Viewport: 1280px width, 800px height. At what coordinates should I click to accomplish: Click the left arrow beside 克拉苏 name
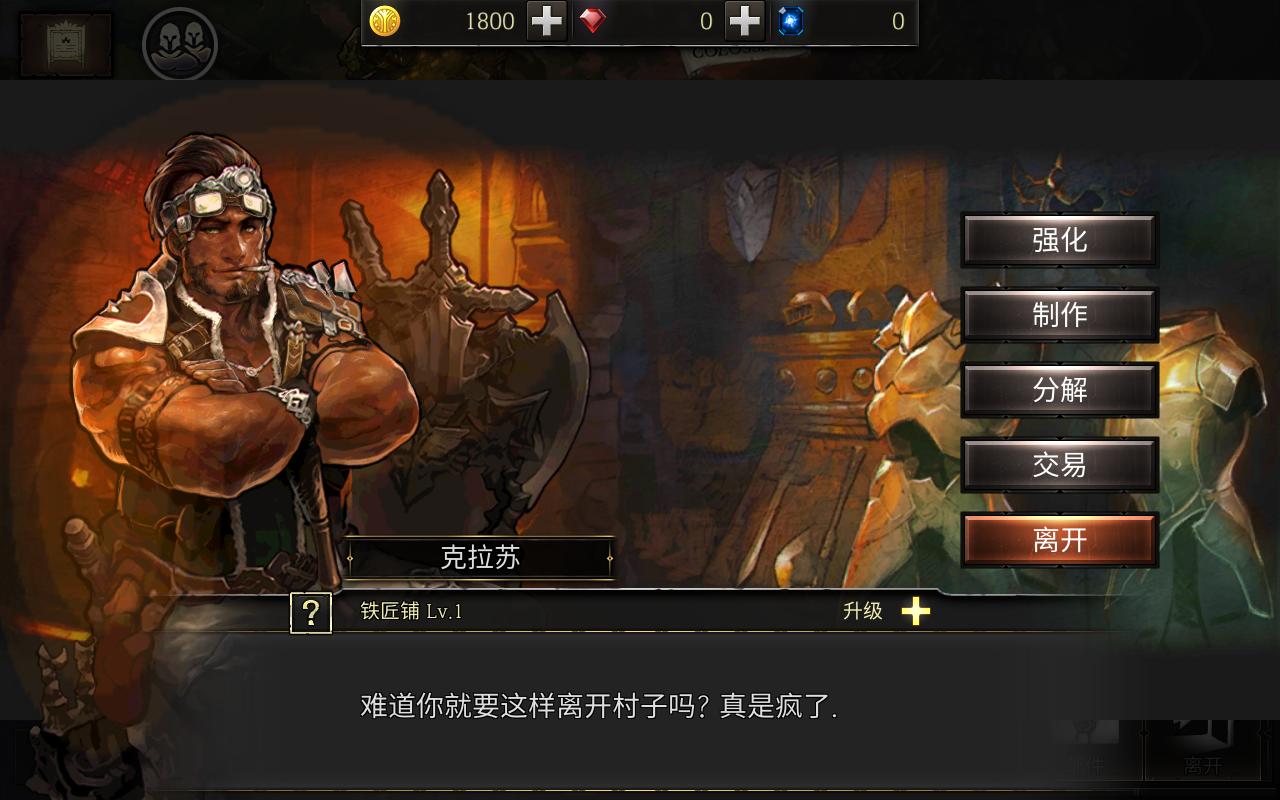(351, 560)
